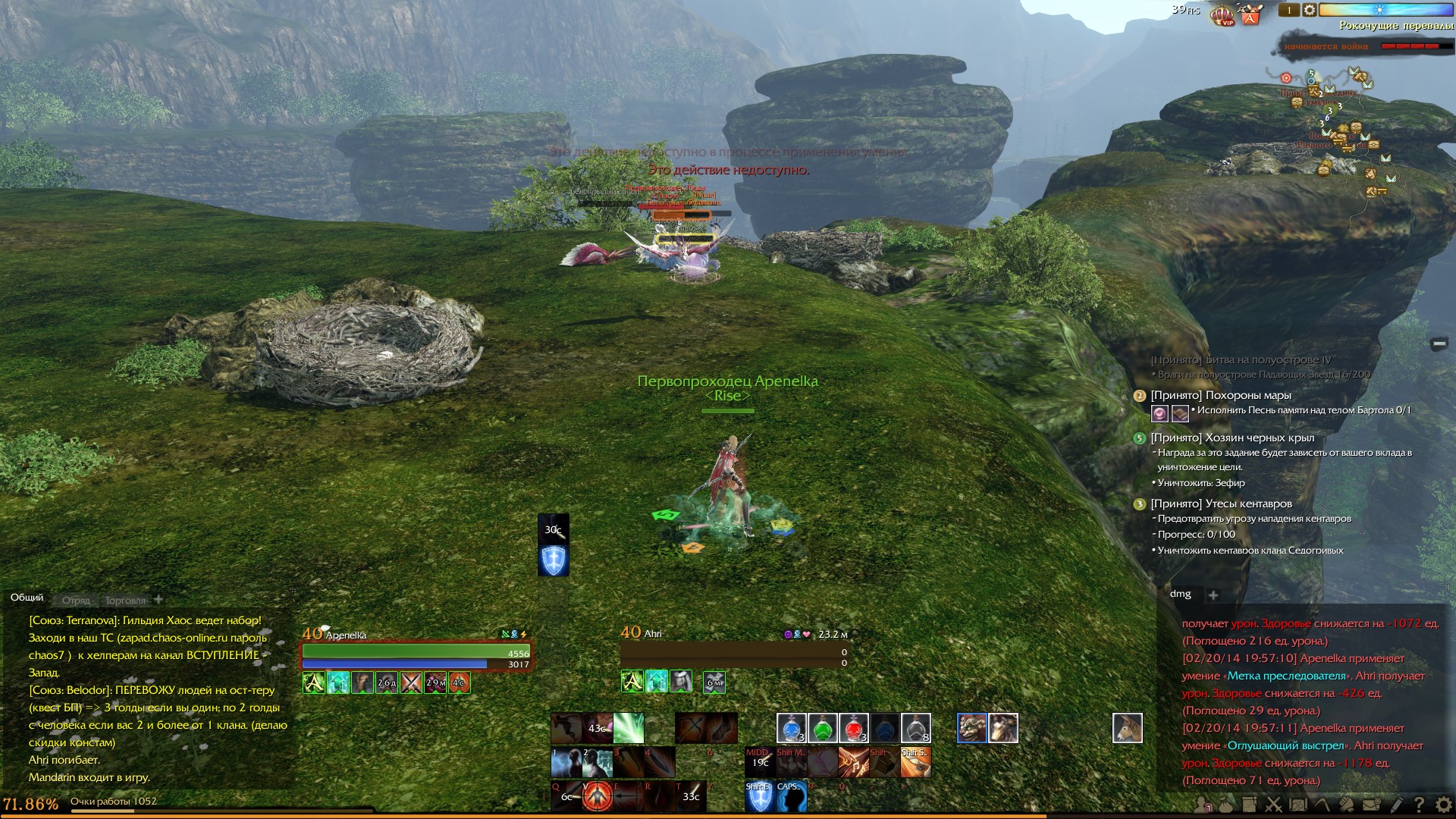Summon the donkey mount

[x=1127, y=728]
